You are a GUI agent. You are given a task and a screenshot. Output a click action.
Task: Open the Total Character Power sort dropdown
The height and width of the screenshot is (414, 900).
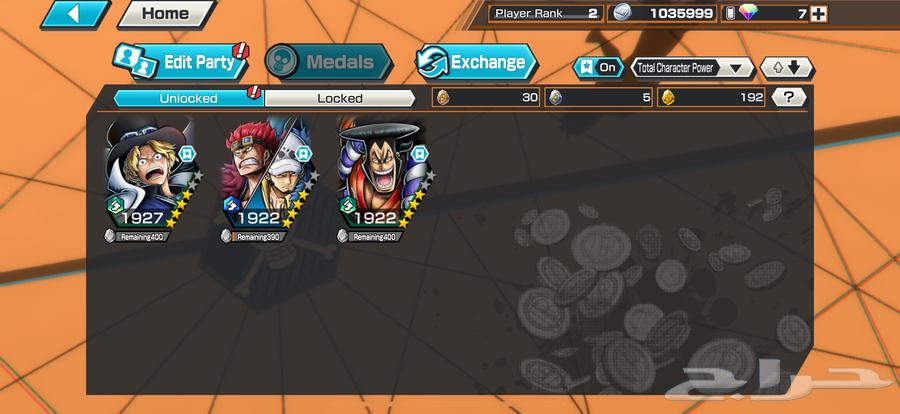[x=692, y=68]
